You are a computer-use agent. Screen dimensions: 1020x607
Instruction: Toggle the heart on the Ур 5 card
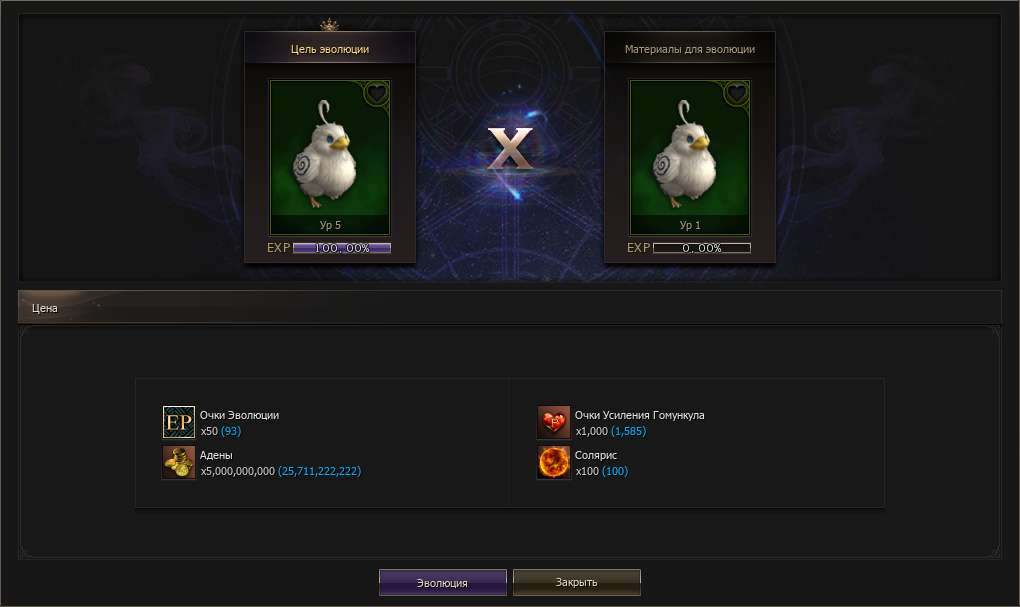pyautogui.click(x=376, y=93)
